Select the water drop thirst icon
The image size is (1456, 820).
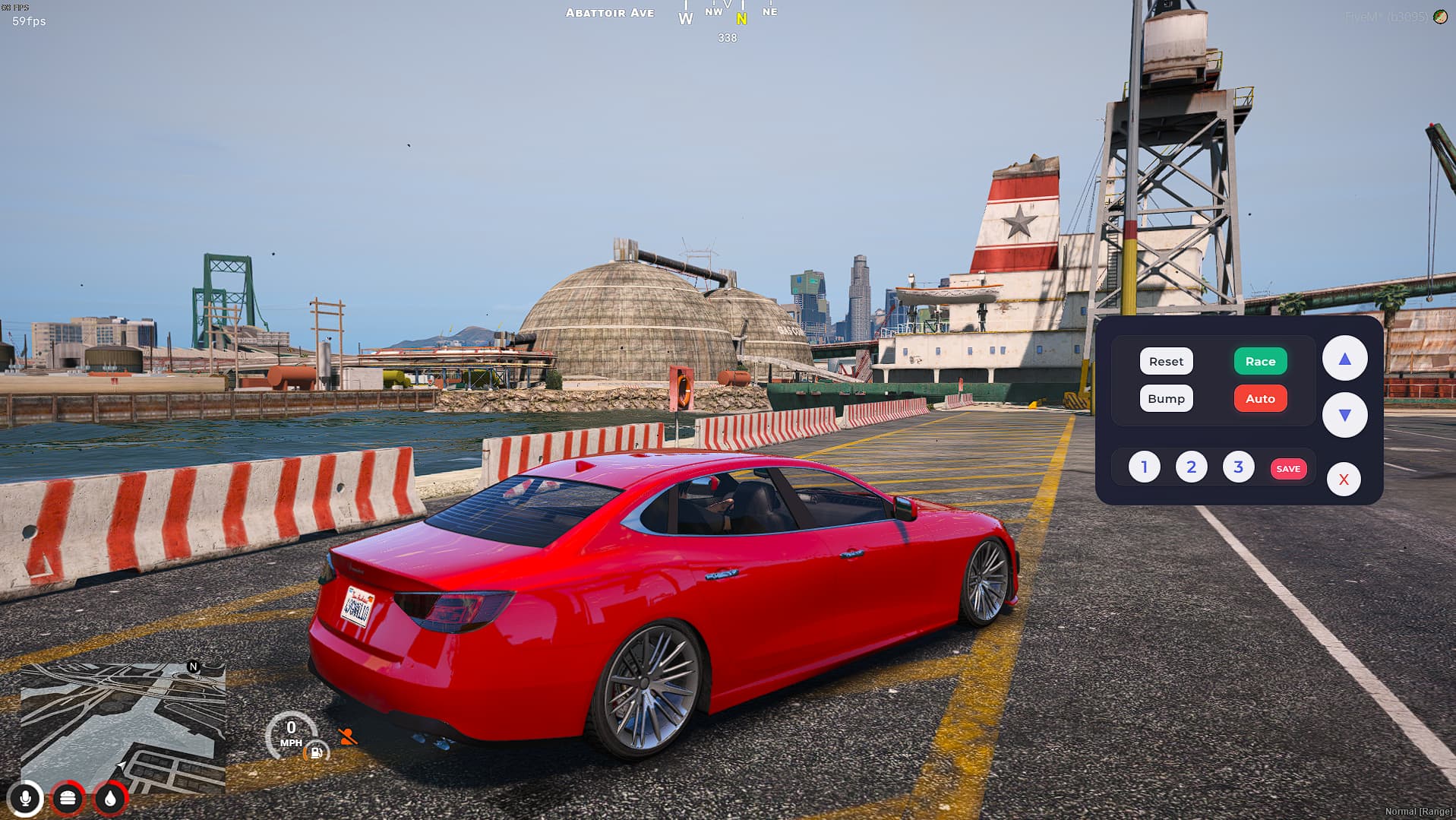point(110,799)
